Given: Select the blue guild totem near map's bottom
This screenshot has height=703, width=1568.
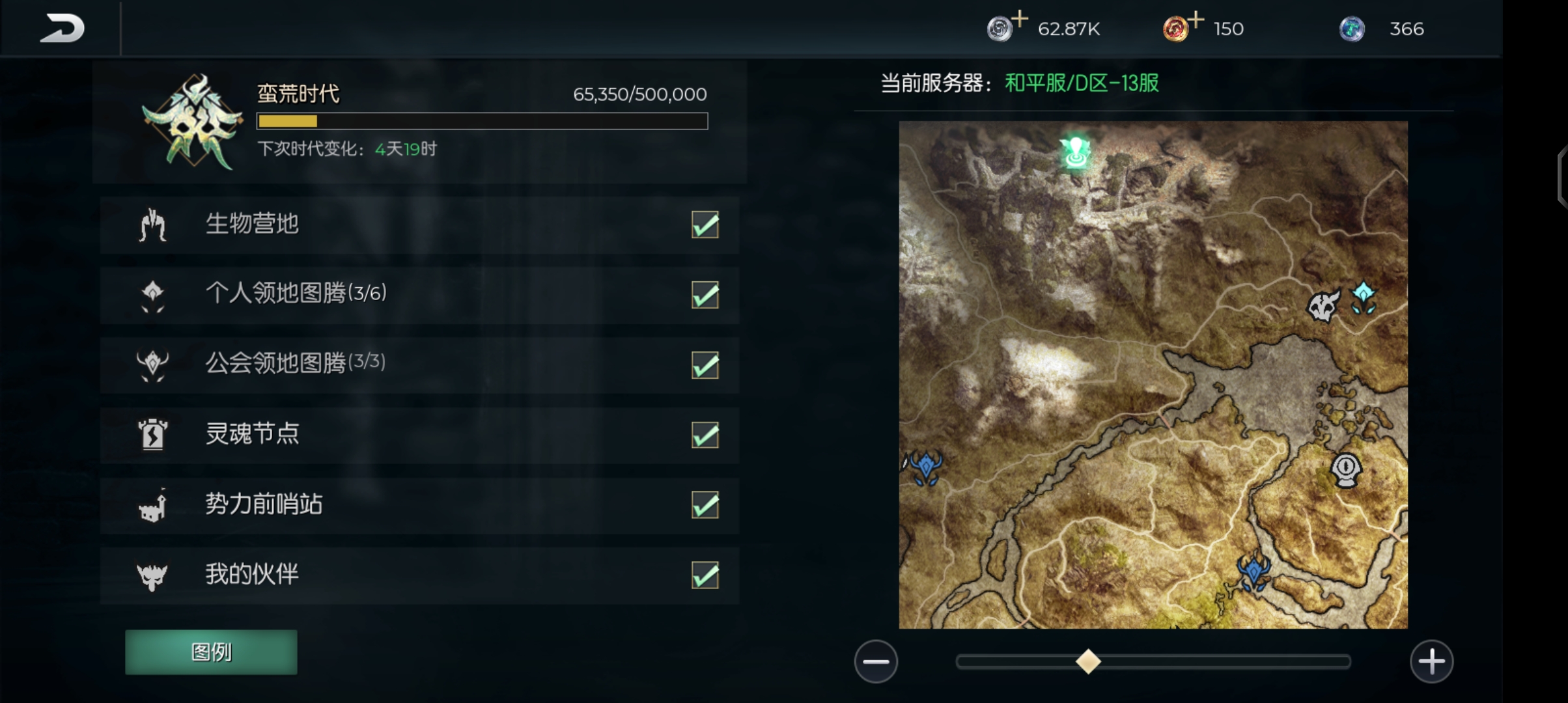Looking at the screenshot, I should pyautogui.click(x=1253, y=571).
